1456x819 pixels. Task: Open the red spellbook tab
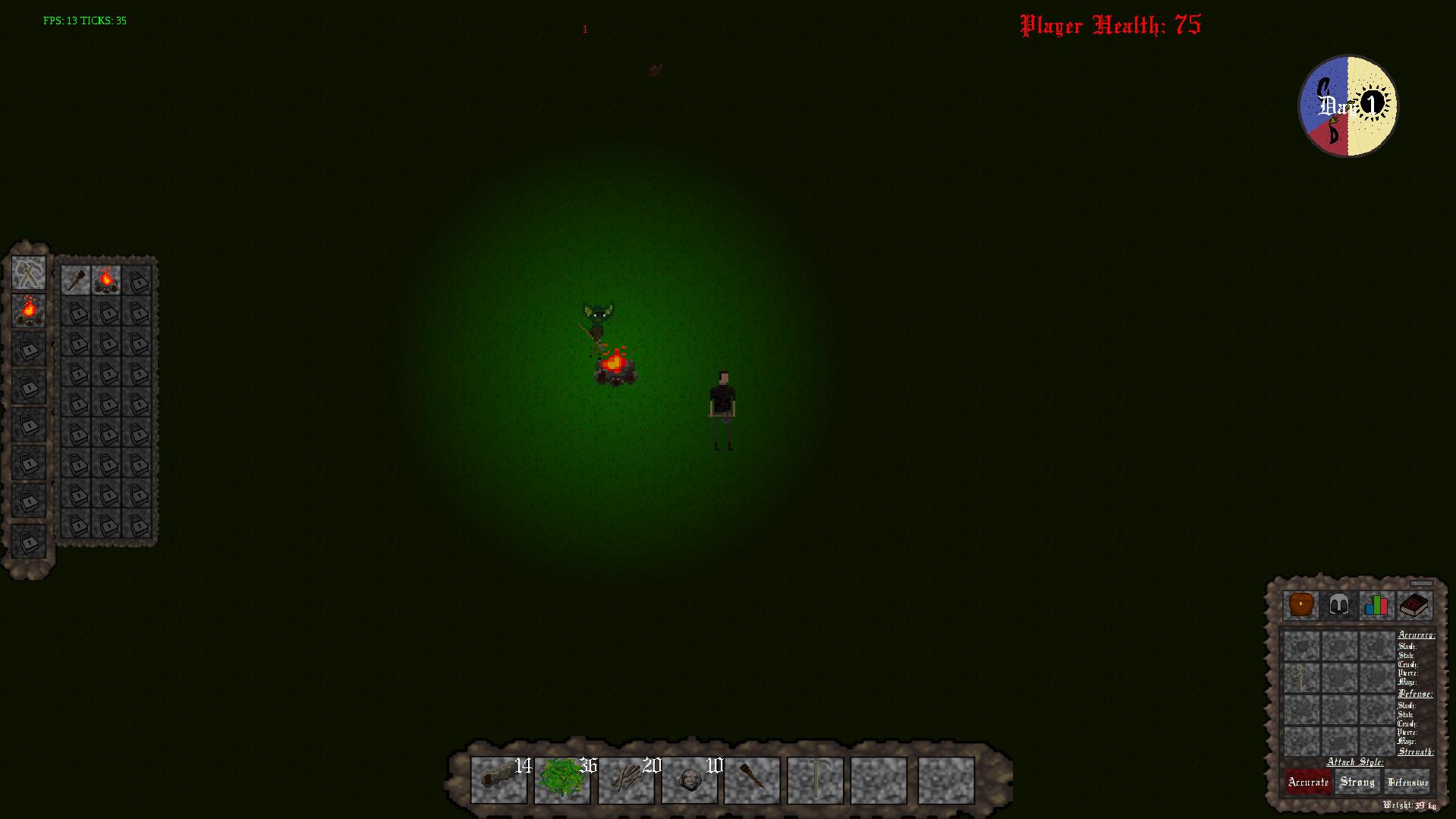coord(1414,606)
